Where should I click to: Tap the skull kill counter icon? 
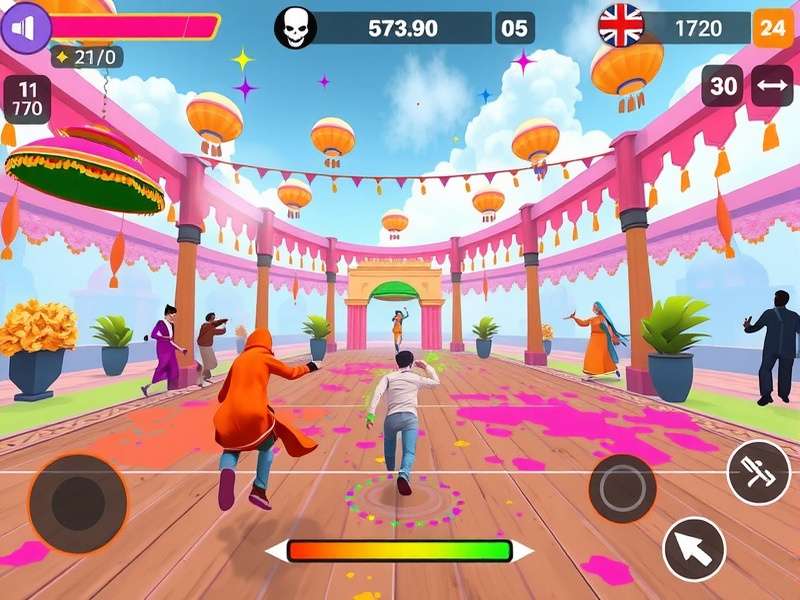295,27
